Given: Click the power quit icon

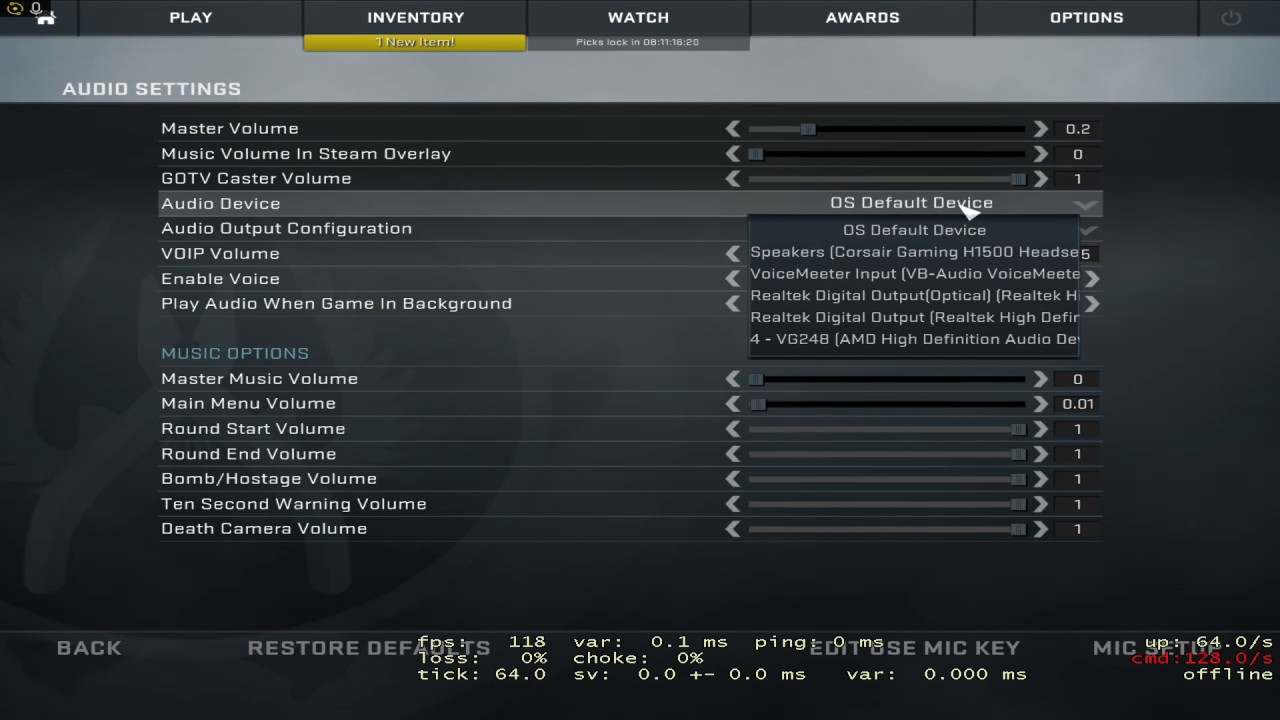Looking at the screenshot, I should [x=1230, y=18].
